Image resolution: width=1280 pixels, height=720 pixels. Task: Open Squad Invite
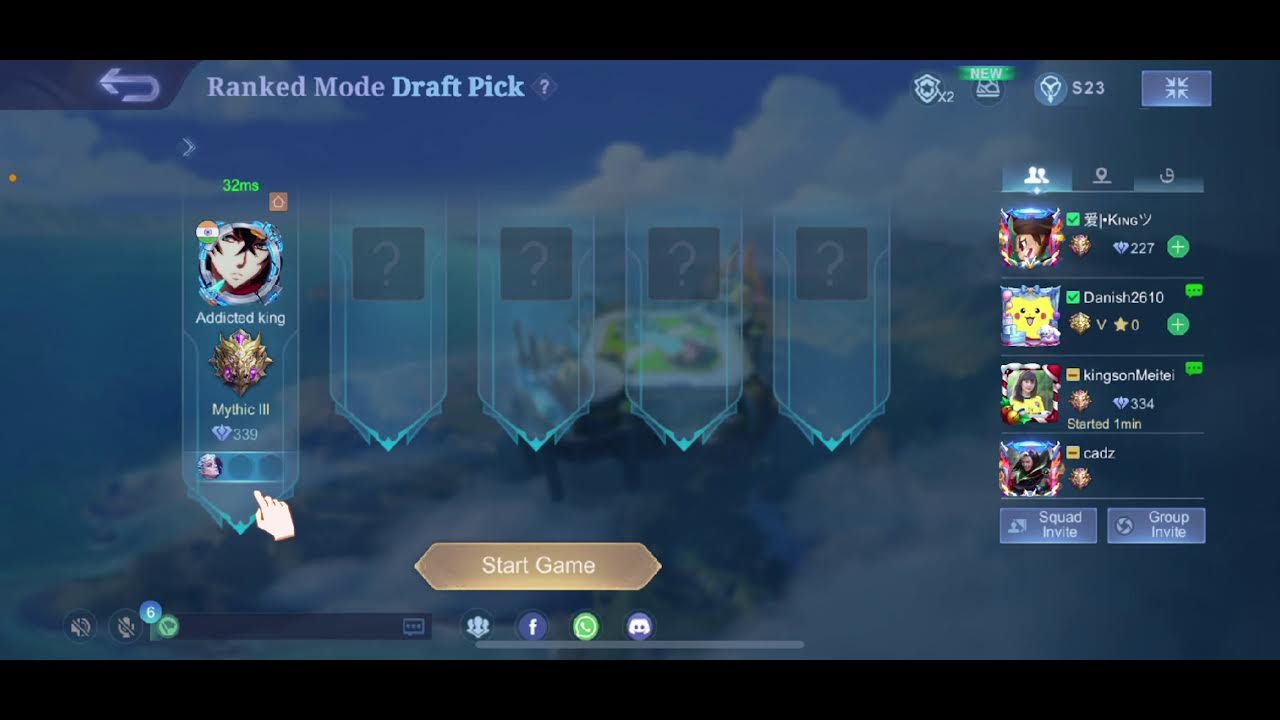(1048, 525)
